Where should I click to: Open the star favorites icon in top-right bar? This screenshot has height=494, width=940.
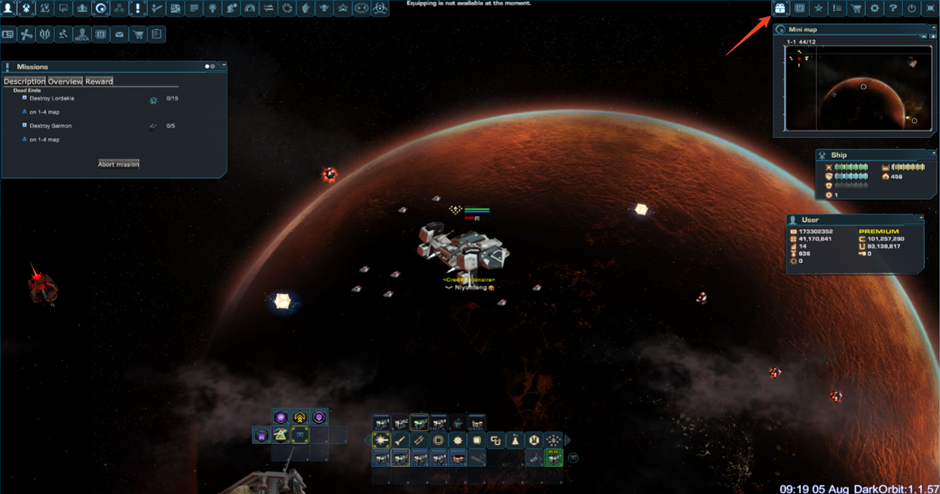point(818,8)
